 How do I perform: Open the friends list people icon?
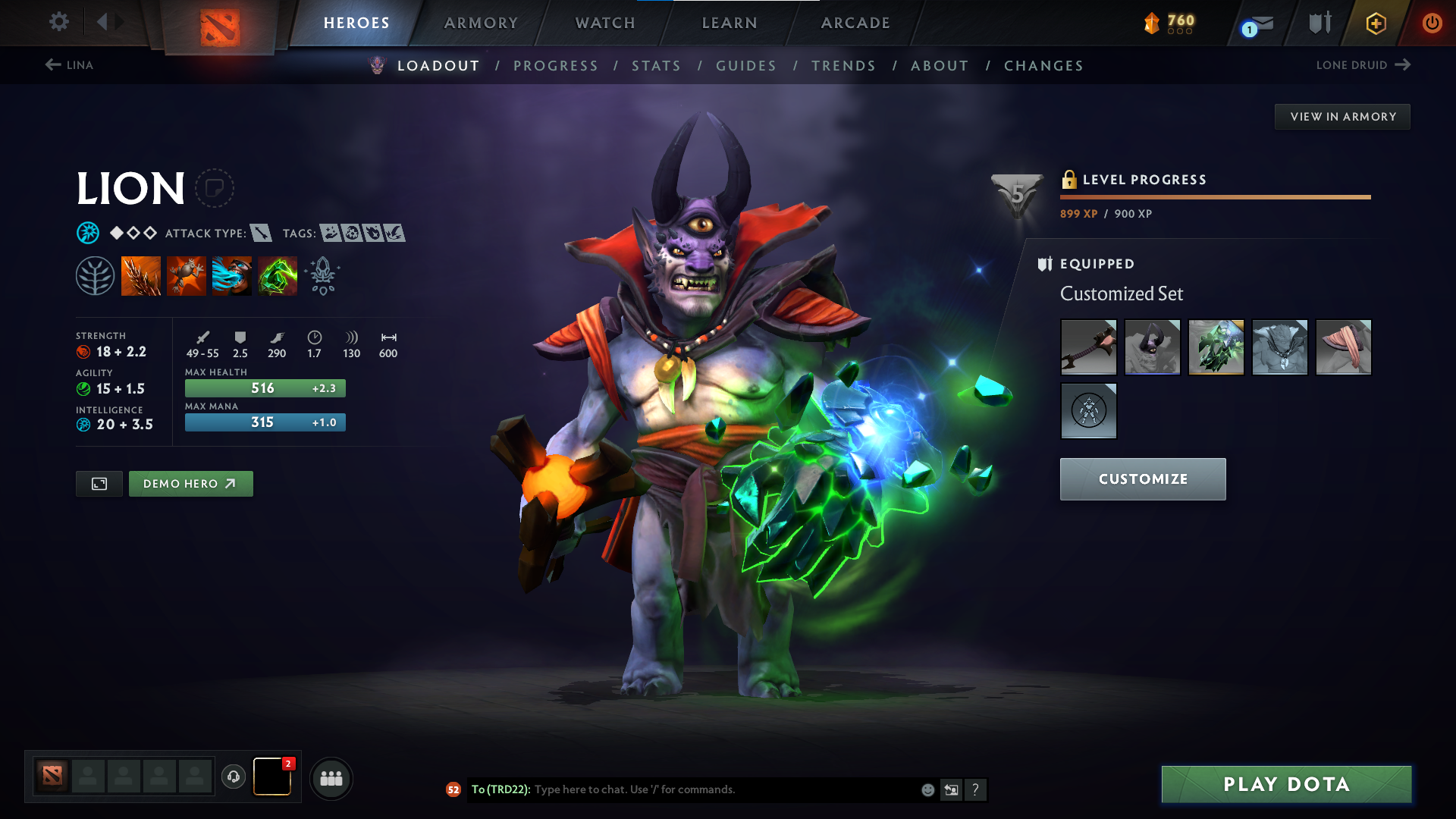point(331,778)
